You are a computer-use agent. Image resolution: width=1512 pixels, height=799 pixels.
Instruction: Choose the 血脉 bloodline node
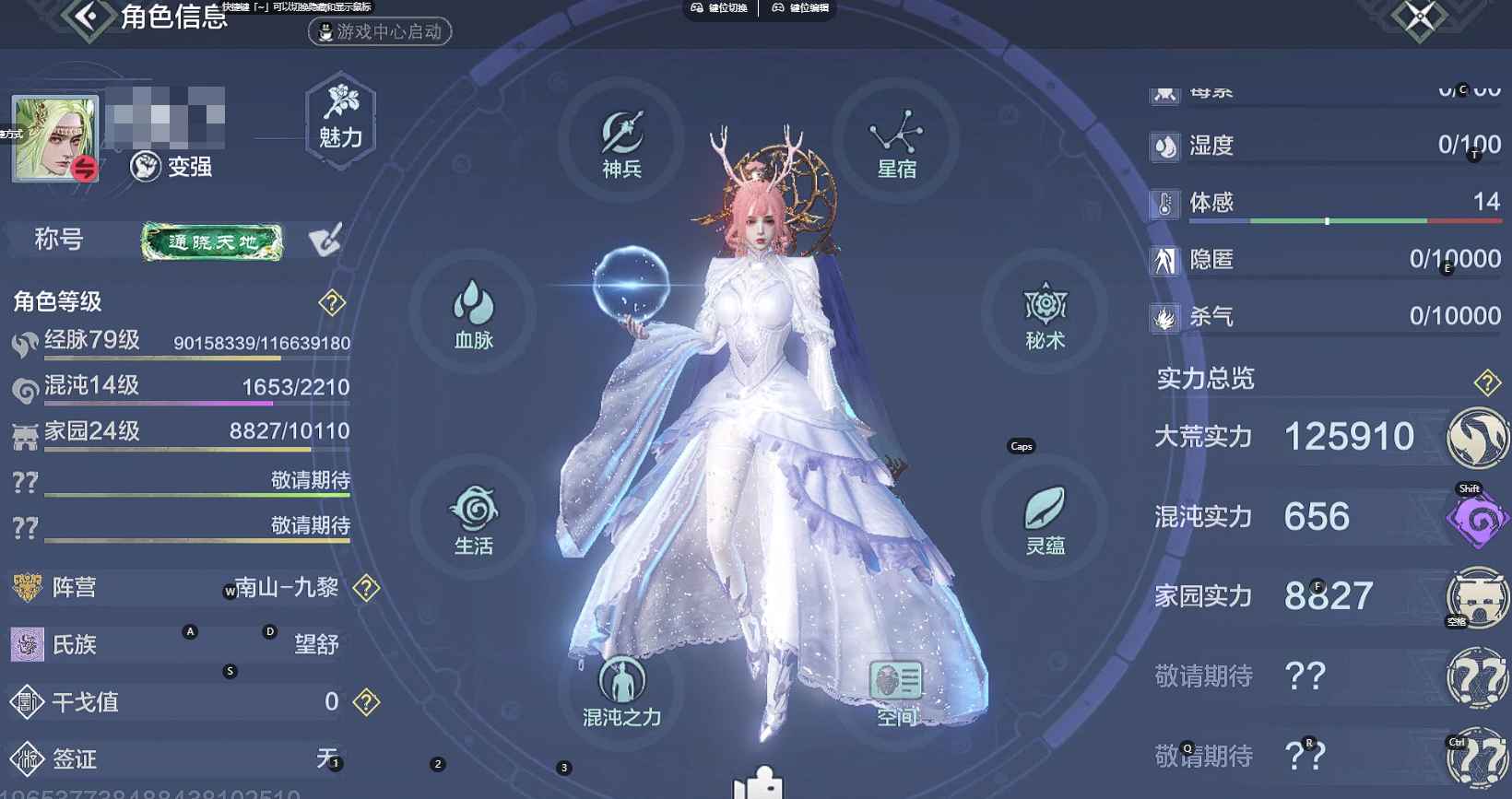pyautogui.click(x=474, y=313)
